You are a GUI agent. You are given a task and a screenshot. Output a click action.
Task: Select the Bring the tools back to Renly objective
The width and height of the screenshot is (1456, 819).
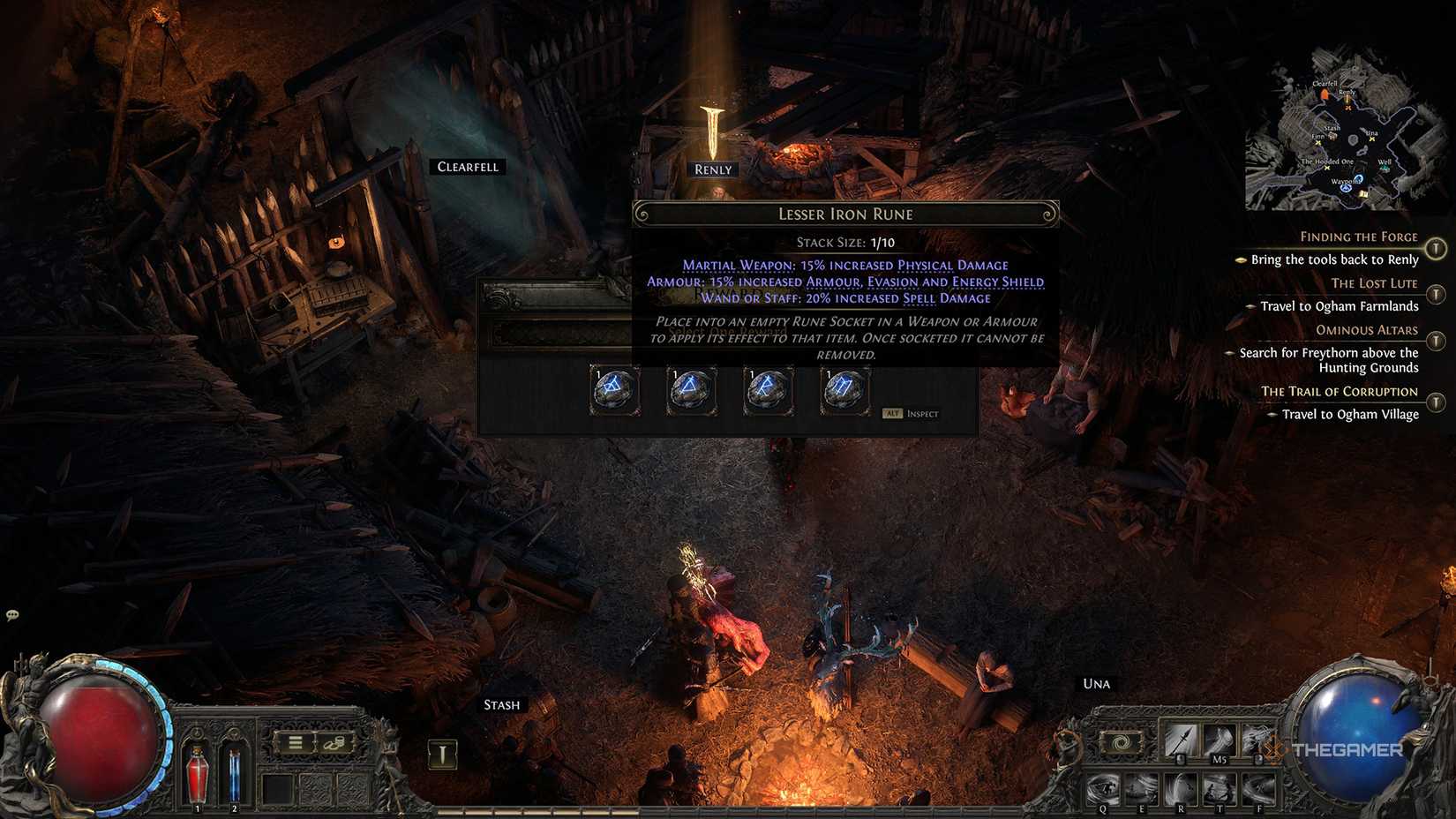(x=1334, y=259)
